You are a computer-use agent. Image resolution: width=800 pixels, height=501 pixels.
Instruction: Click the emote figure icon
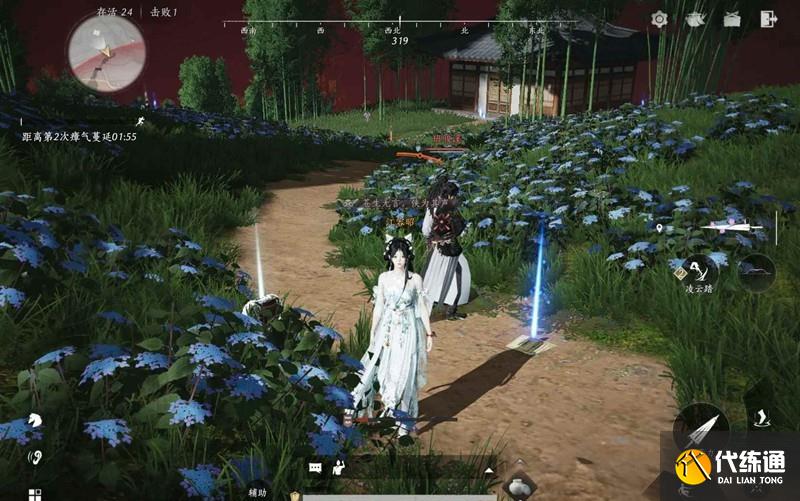click(x=339, y=466)
